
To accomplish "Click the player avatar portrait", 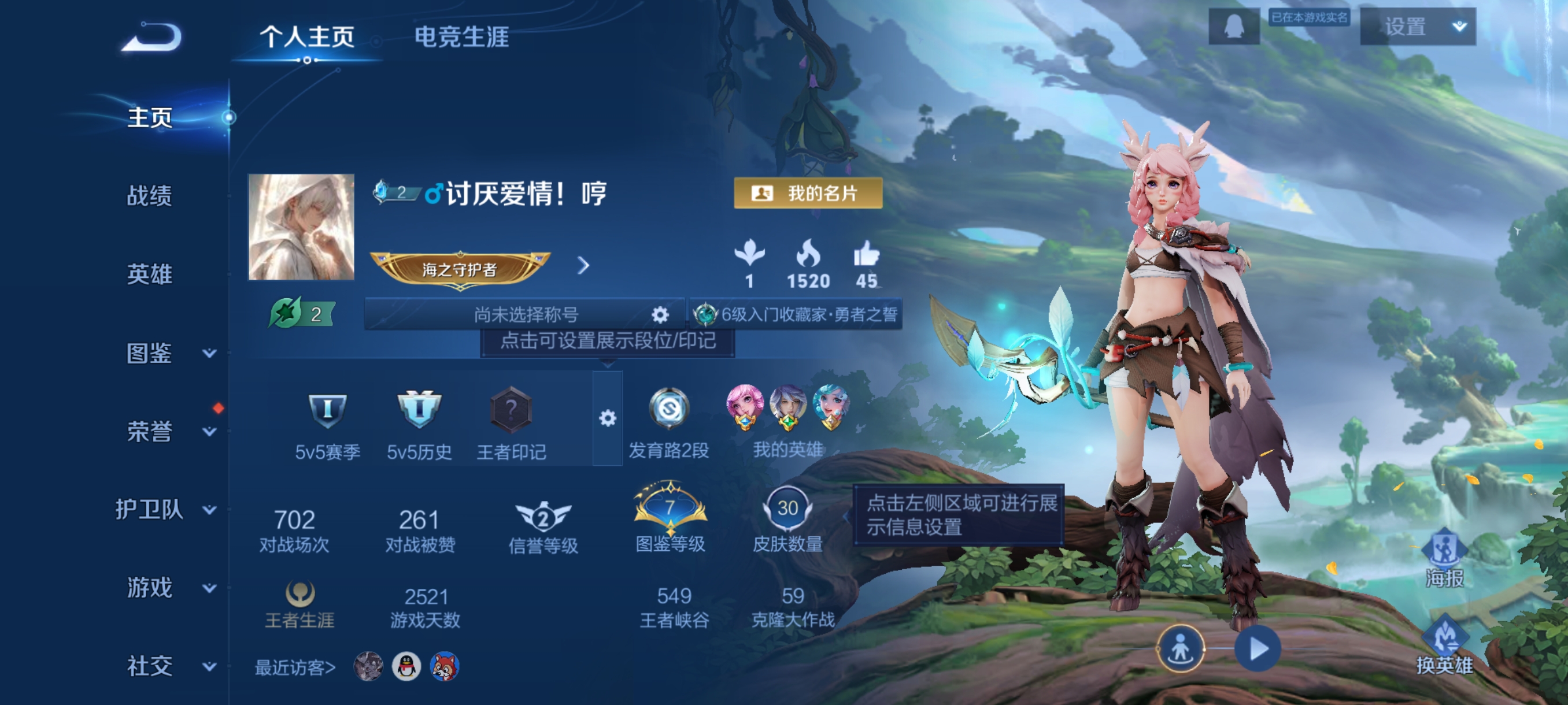I will pyautogui.click(x=301, y=227).
